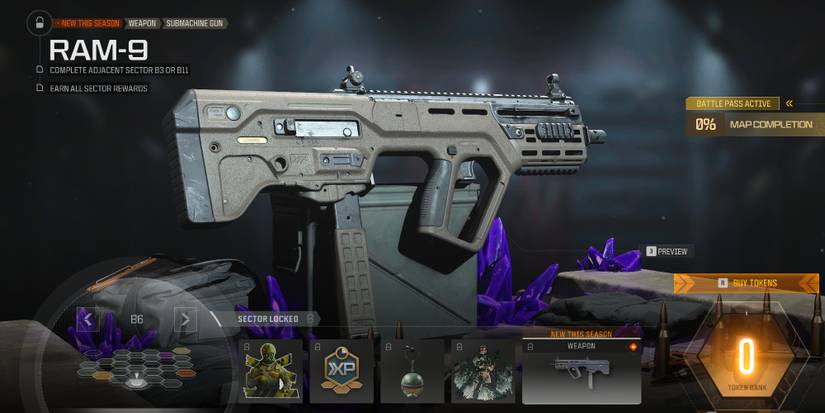Select the weapon charm reward tile
This screenshot has height=413, width=825.
(412, 370)
